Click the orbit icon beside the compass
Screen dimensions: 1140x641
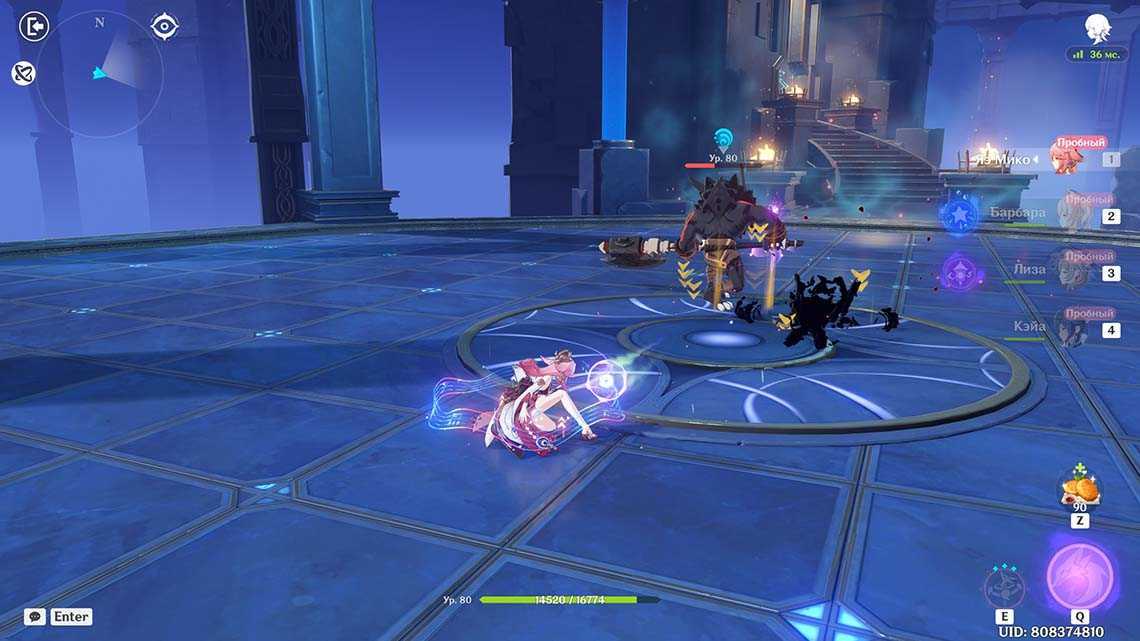click(23, 73)
